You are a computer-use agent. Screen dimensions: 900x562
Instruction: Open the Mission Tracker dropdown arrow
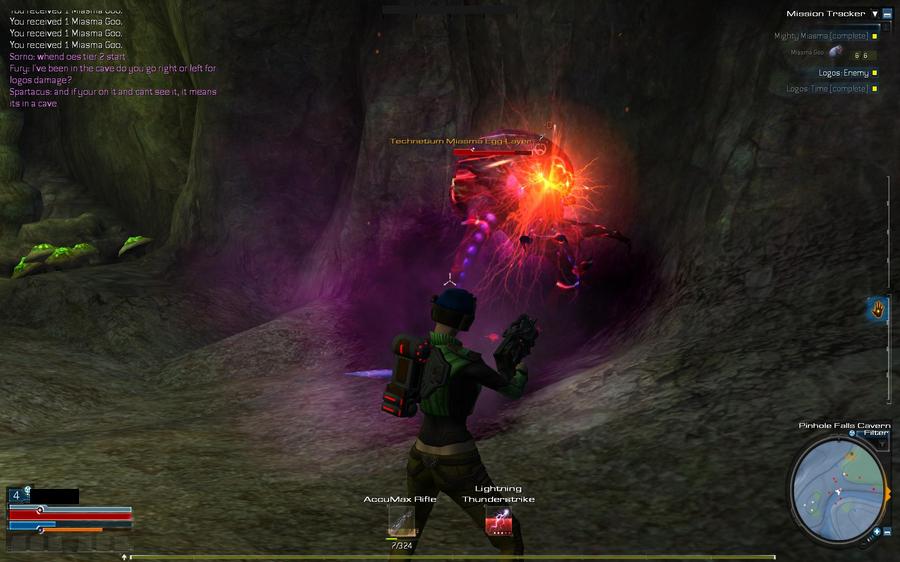875,14
